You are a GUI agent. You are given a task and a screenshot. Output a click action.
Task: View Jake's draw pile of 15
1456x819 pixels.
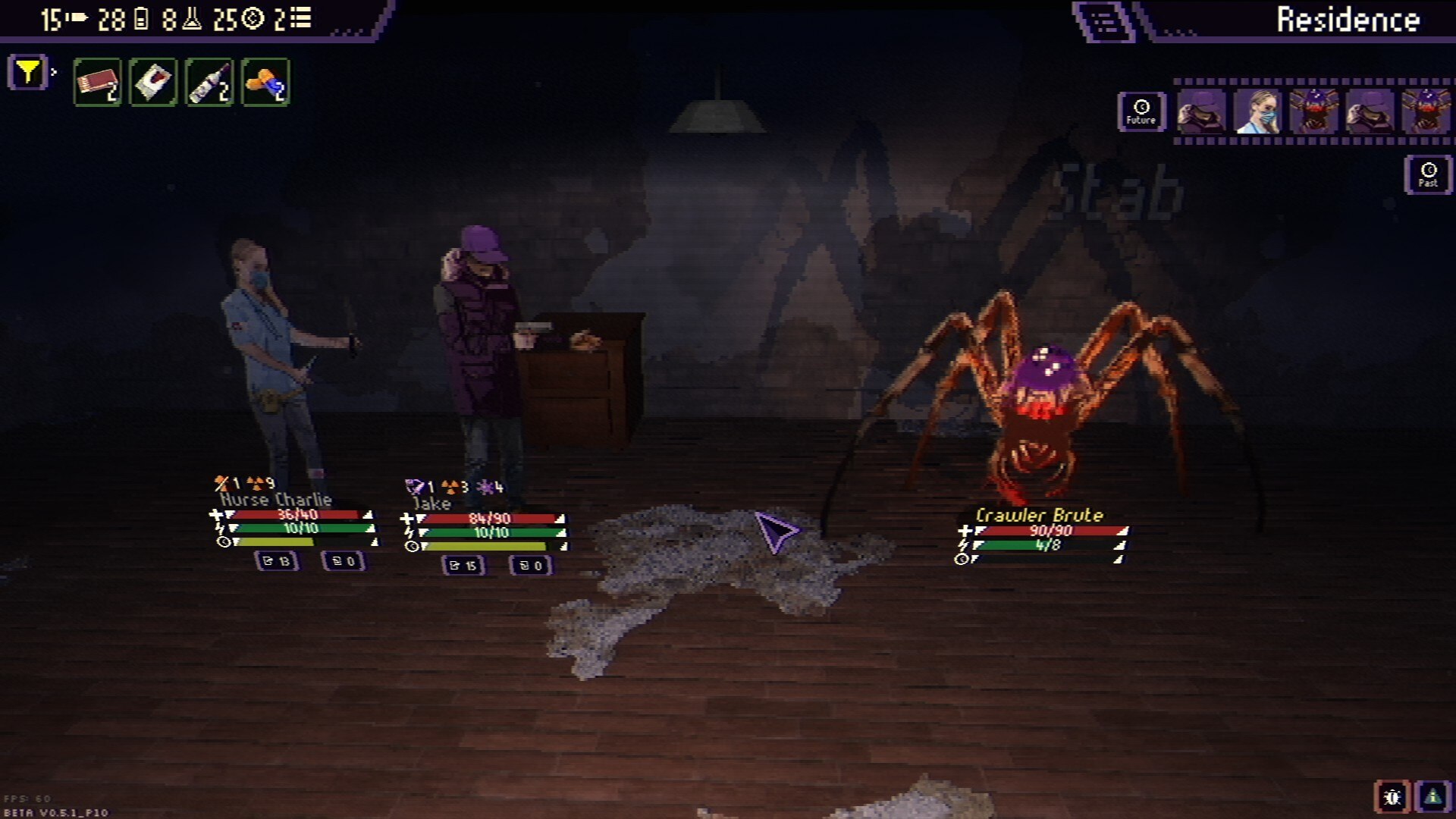pos(463,565)
